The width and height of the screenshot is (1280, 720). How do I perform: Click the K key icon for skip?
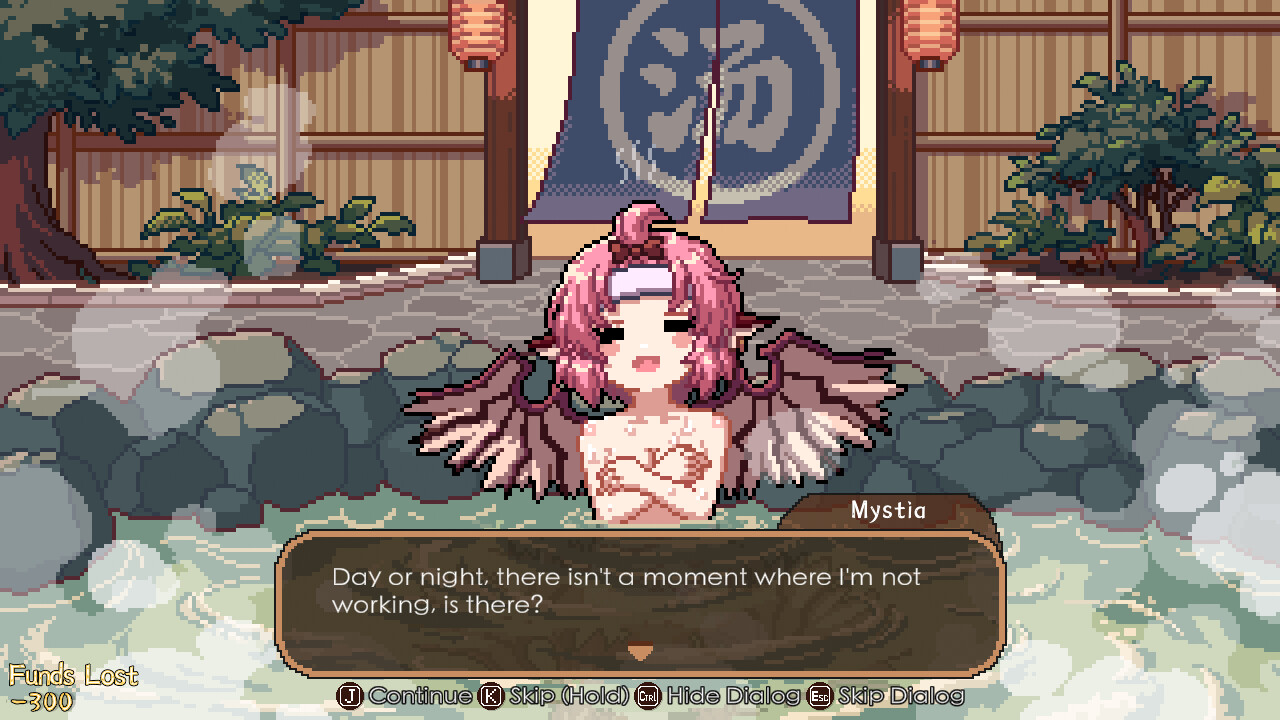click(489, 696)
